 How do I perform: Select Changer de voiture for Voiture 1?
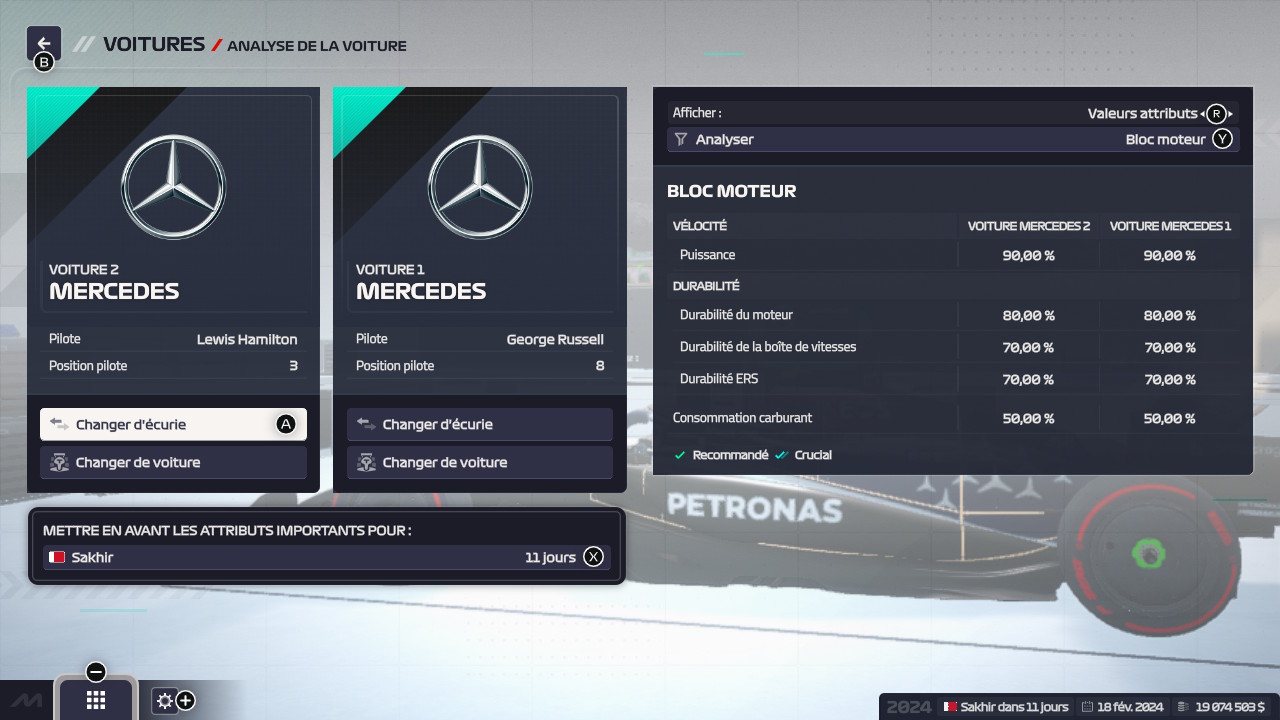[x=480, y=462]
